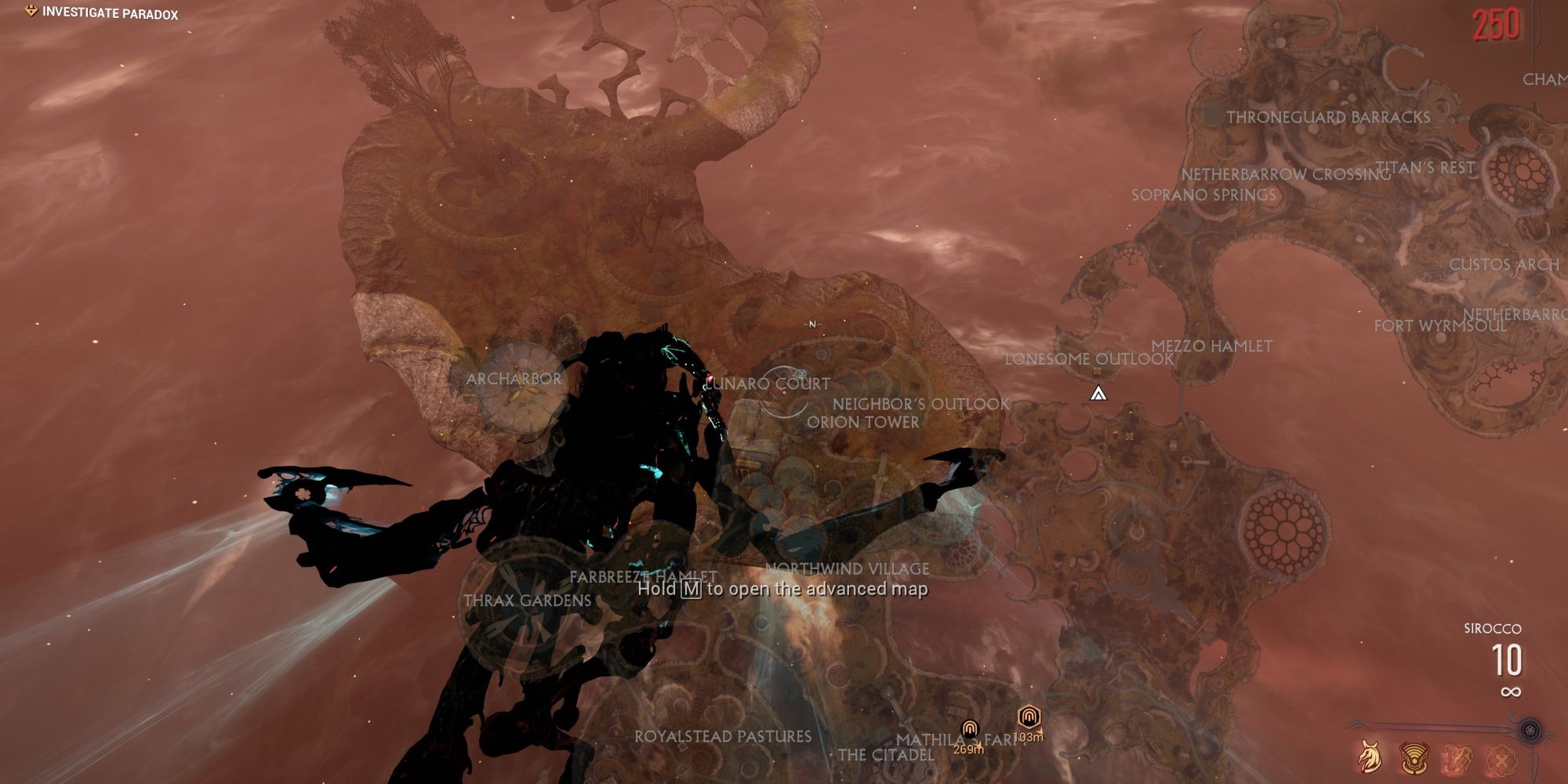The height and width of the screenshot is (784, 1568).
Task: Click the red 250 counter in the corner
Action: pos(1498,24)
